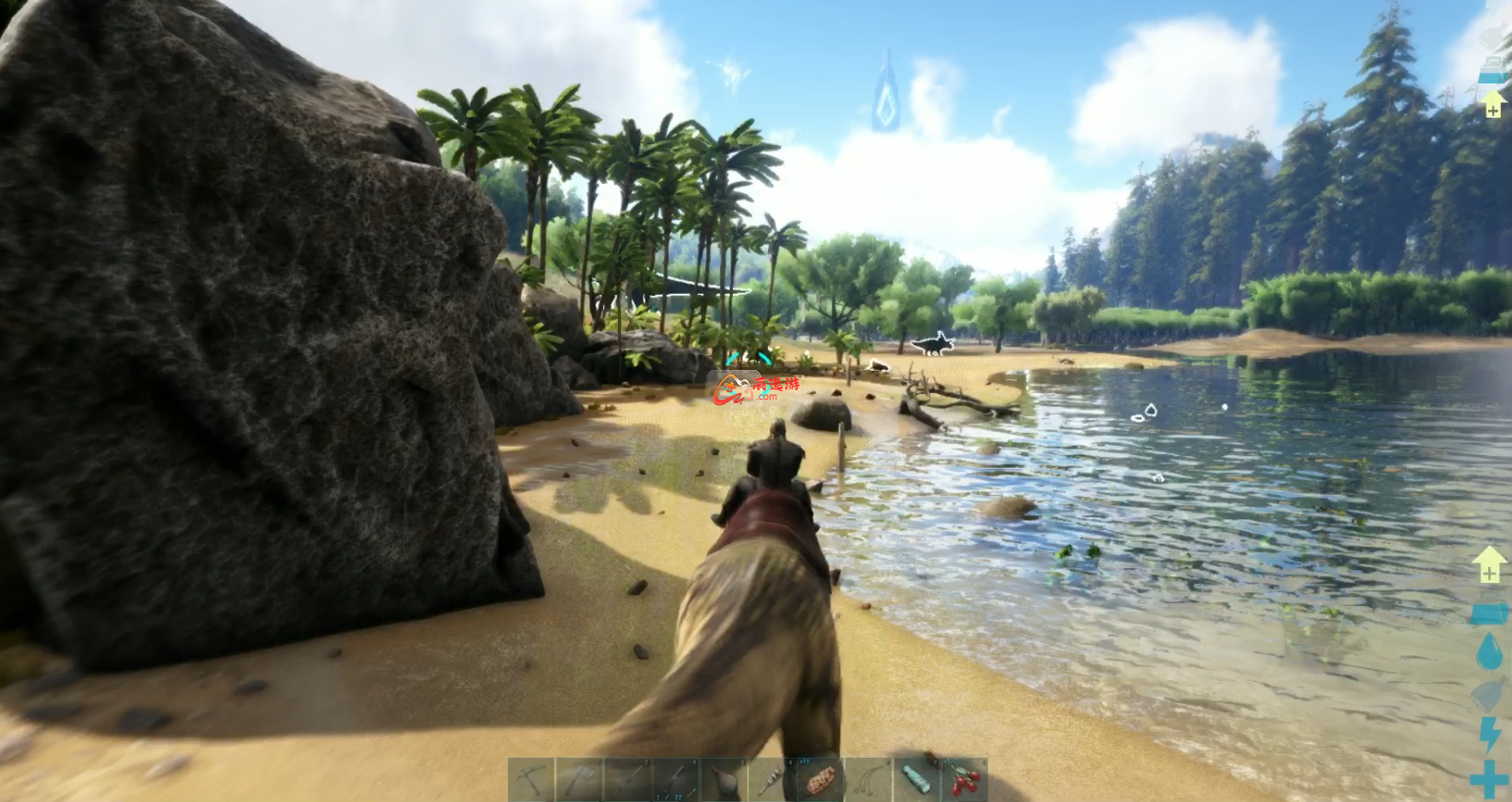The height and width of the screenshot is (802, 1512).
Task: Eat from the red berries slot
Action: 963,780
